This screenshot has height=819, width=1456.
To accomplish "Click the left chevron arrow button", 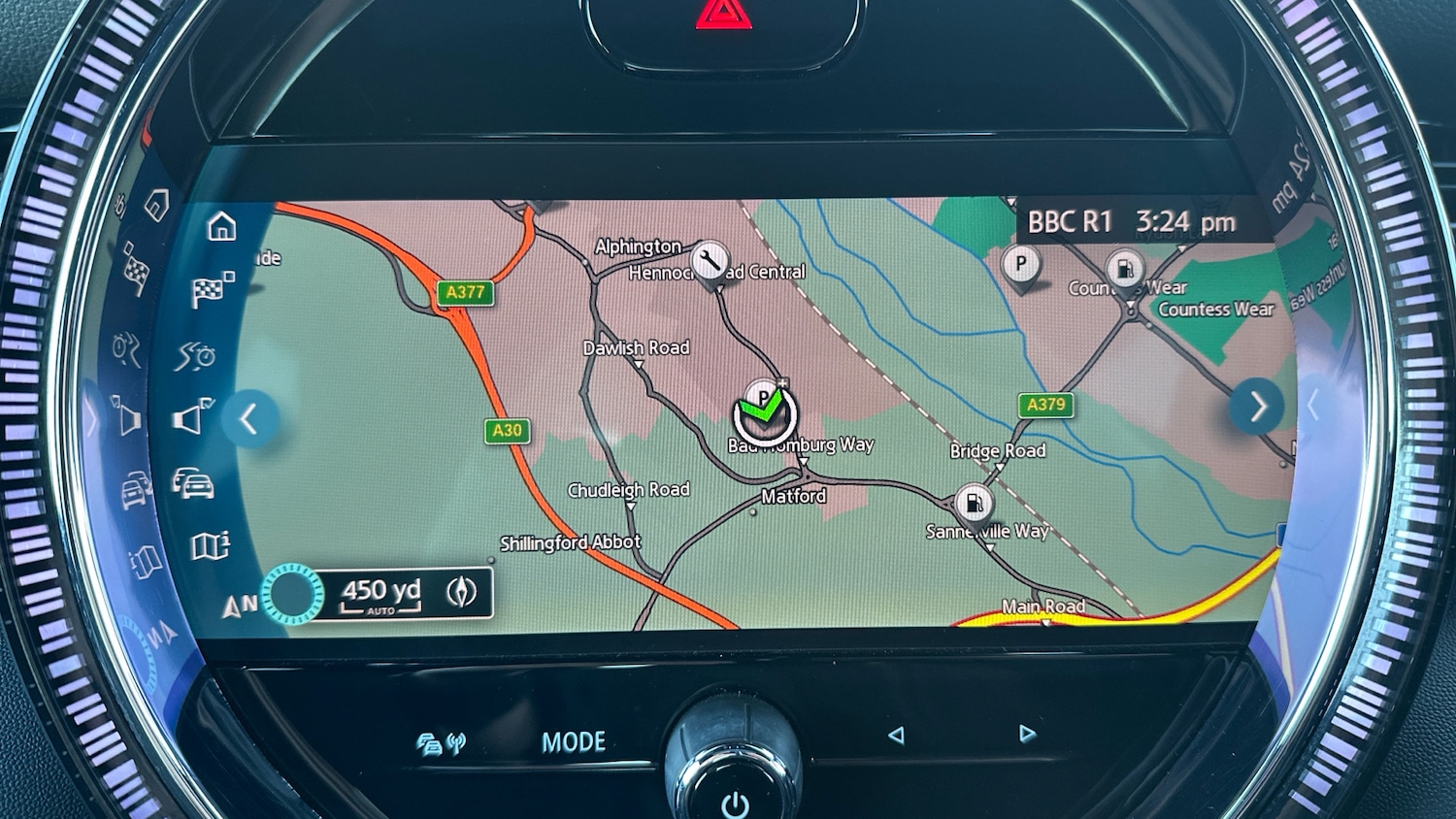I will coord(249,419).
